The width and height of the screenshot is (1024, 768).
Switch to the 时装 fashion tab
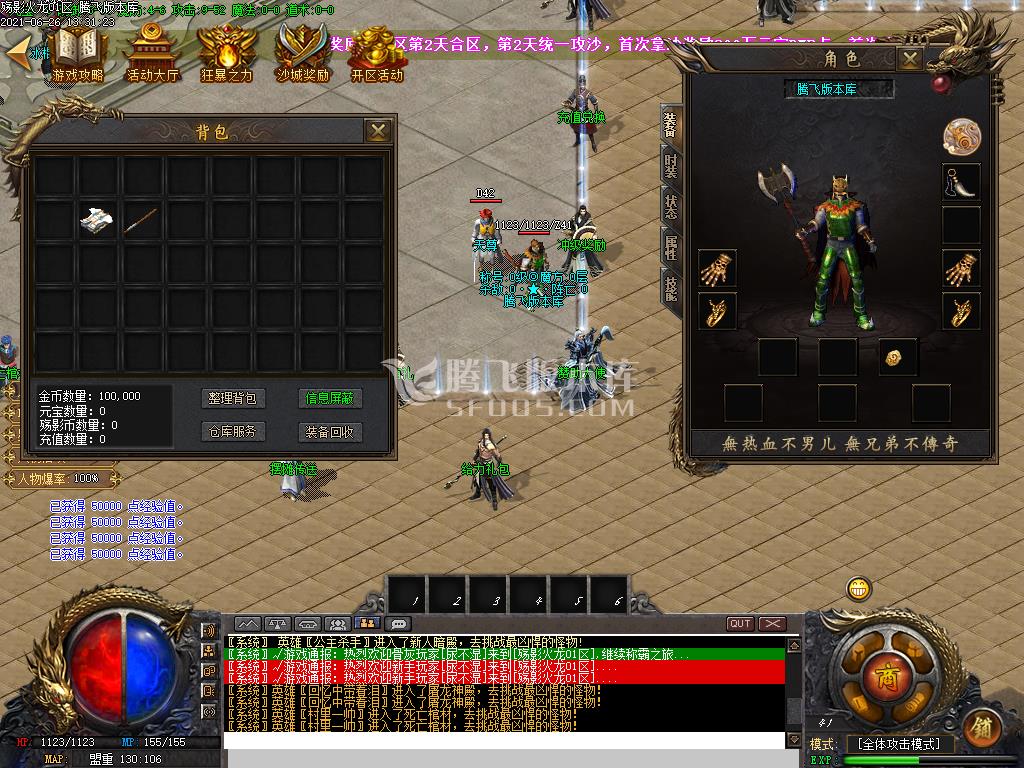(671, 165)
